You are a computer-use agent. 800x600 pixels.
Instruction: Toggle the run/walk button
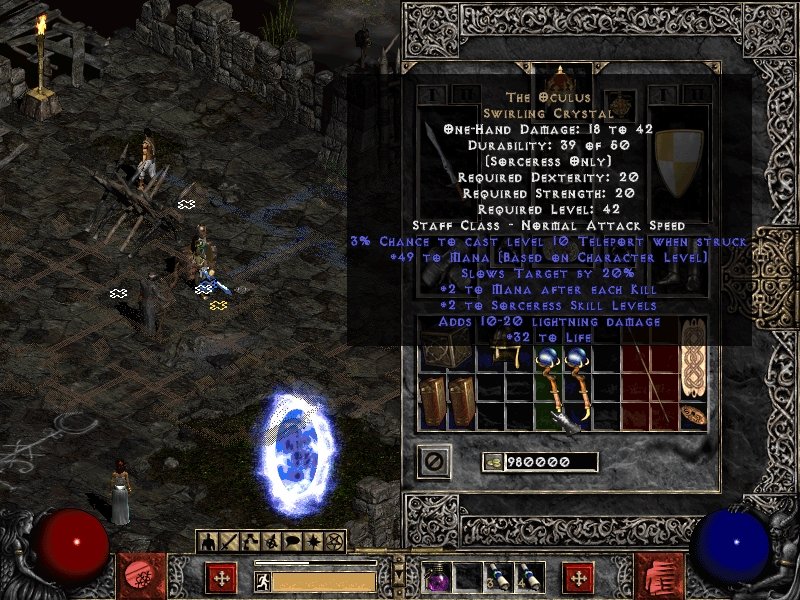point(263,581)
